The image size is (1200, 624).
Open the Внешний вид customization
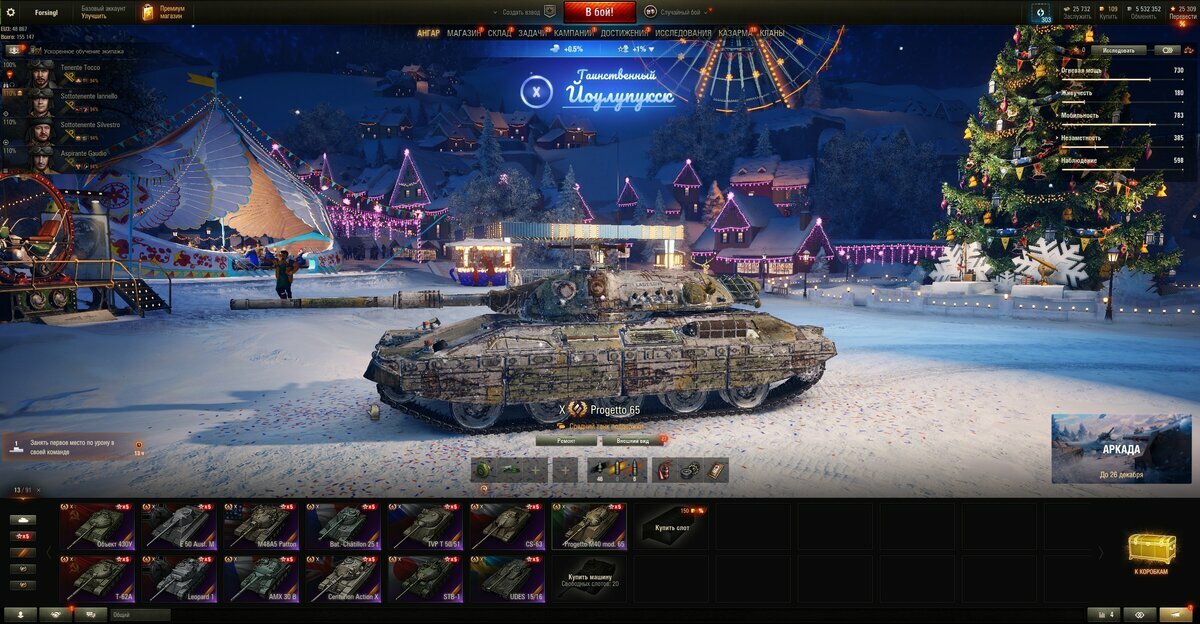(630, 440)
